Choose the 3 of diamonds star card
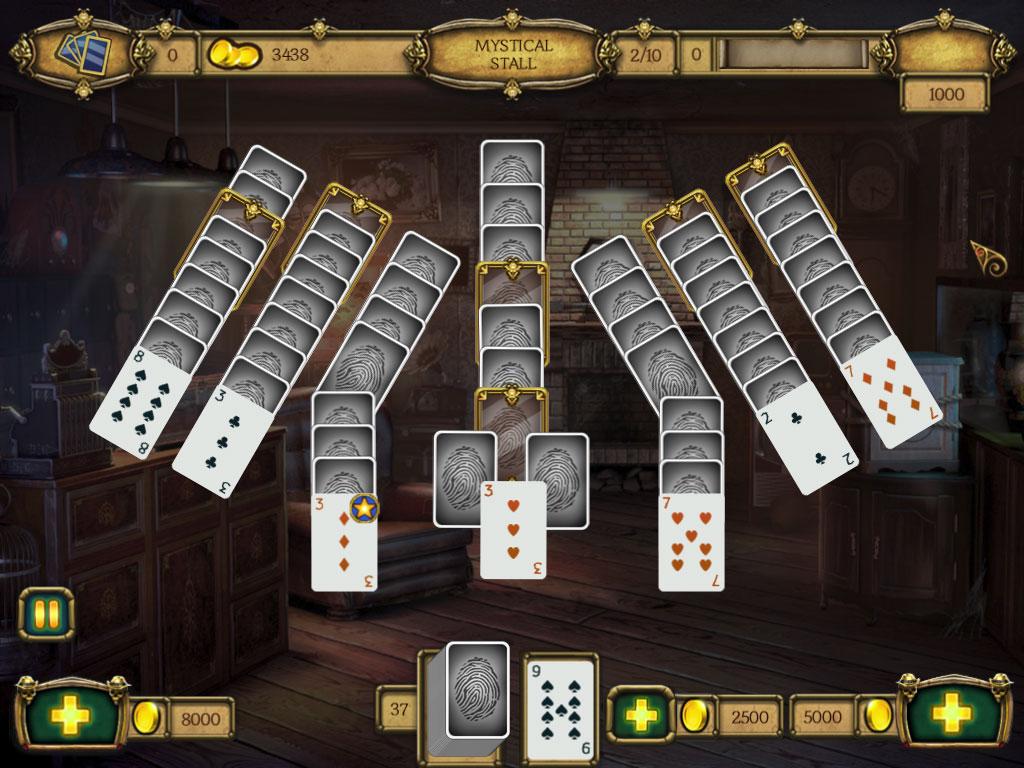 coord(344,540)
